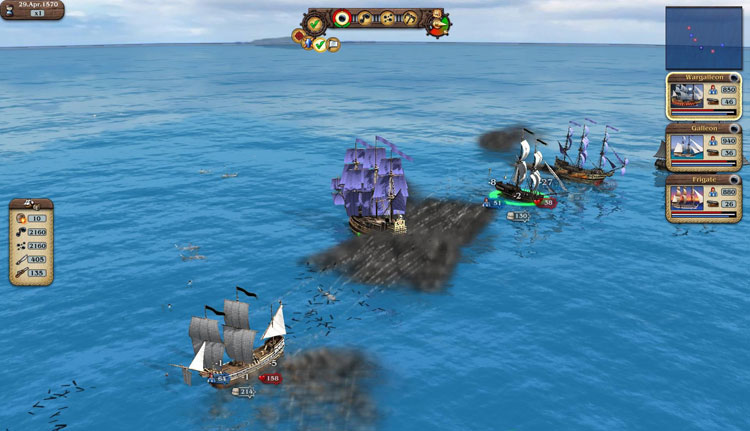Select the Wargalleon ship card
This screenshot has height=431, width=750.
[x=704, y=96]
